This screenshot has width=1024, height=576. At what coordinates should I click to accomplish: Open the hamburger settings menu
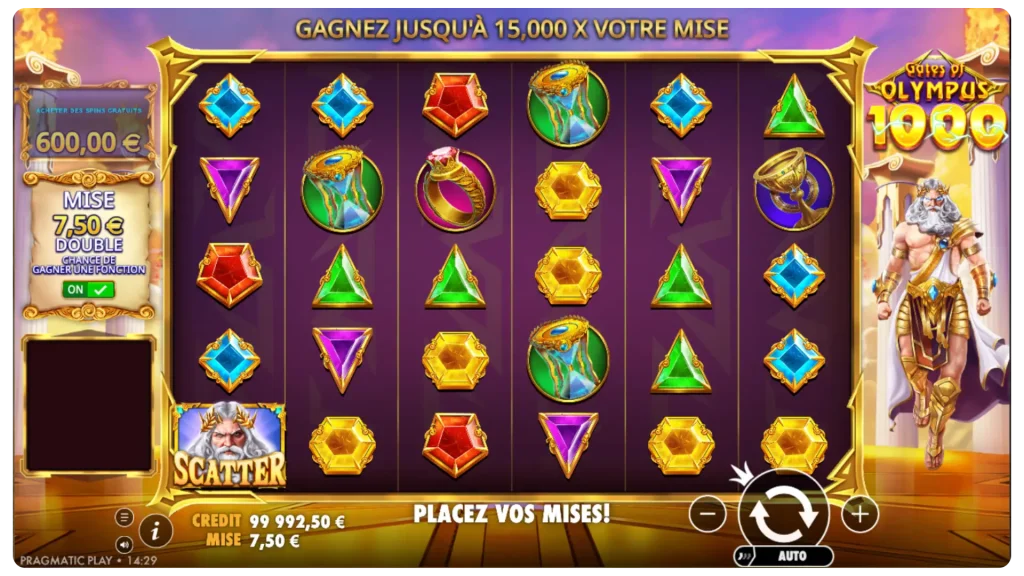tap(124, 517)
